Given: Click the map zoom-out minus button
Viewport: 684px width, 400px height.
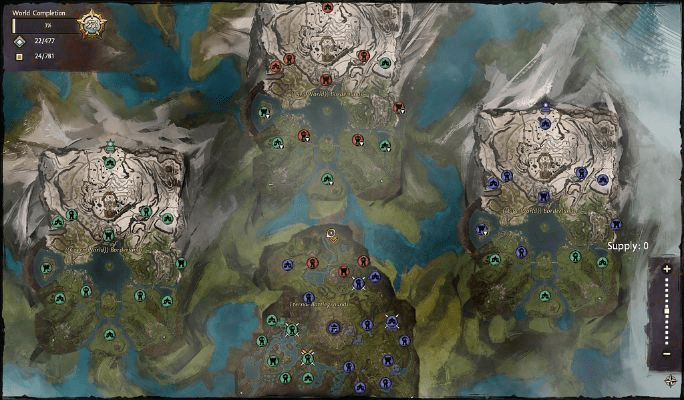Looking at the screenshot, I should (667, 354).
